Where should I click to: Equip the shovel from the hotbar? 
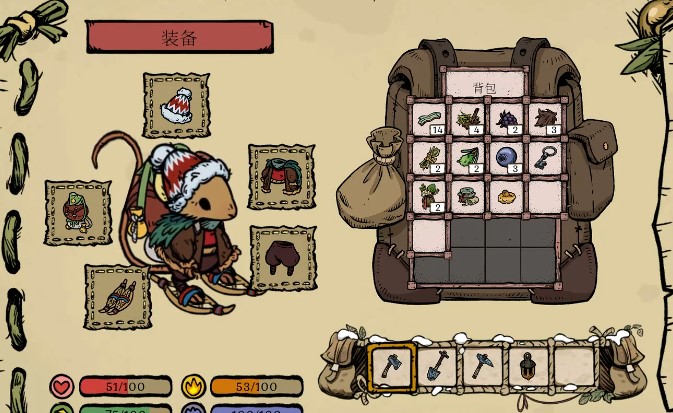coord(437,366)
